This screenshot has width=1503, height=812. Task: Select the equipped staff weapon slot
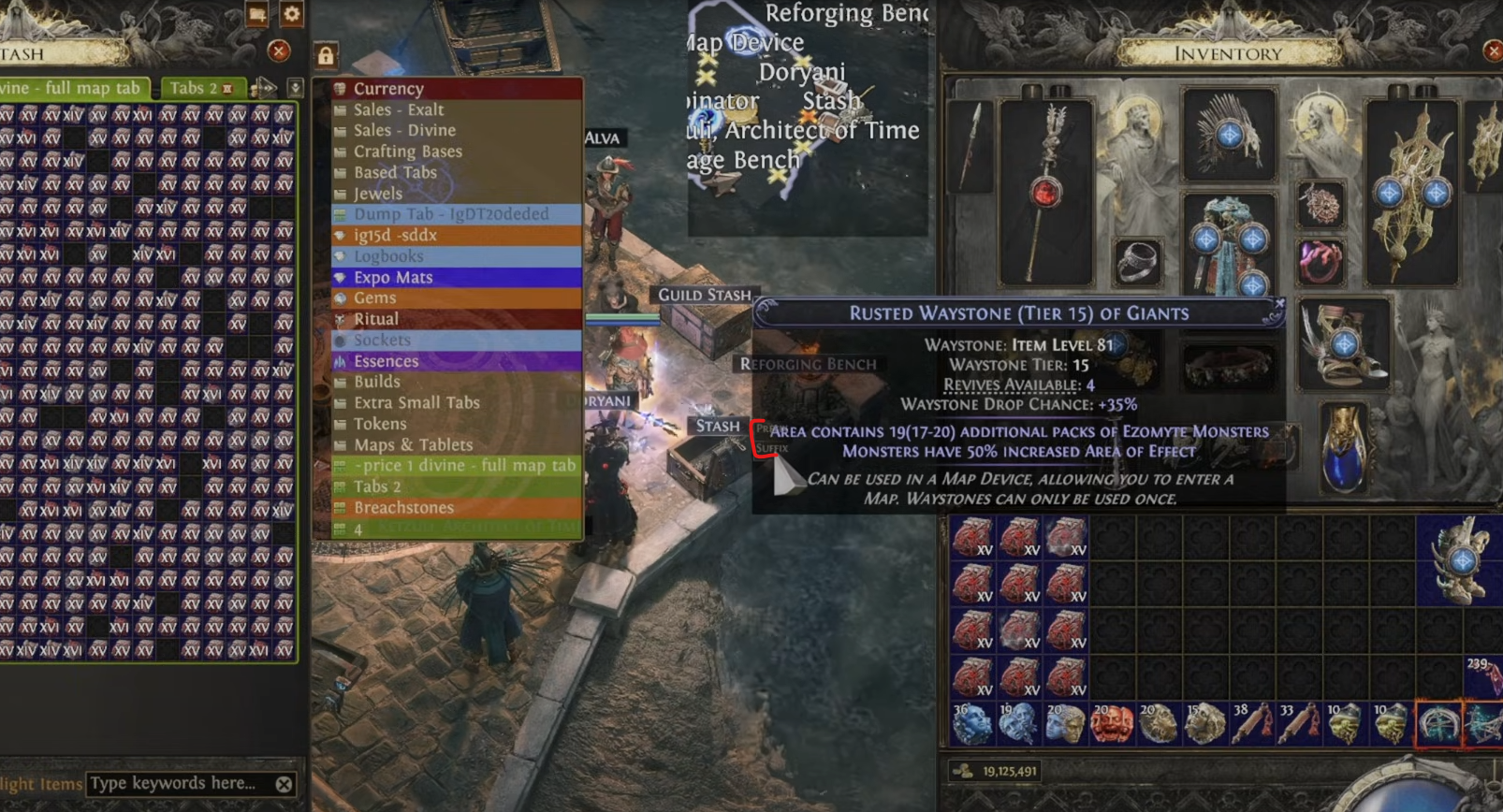point(1045,192)
